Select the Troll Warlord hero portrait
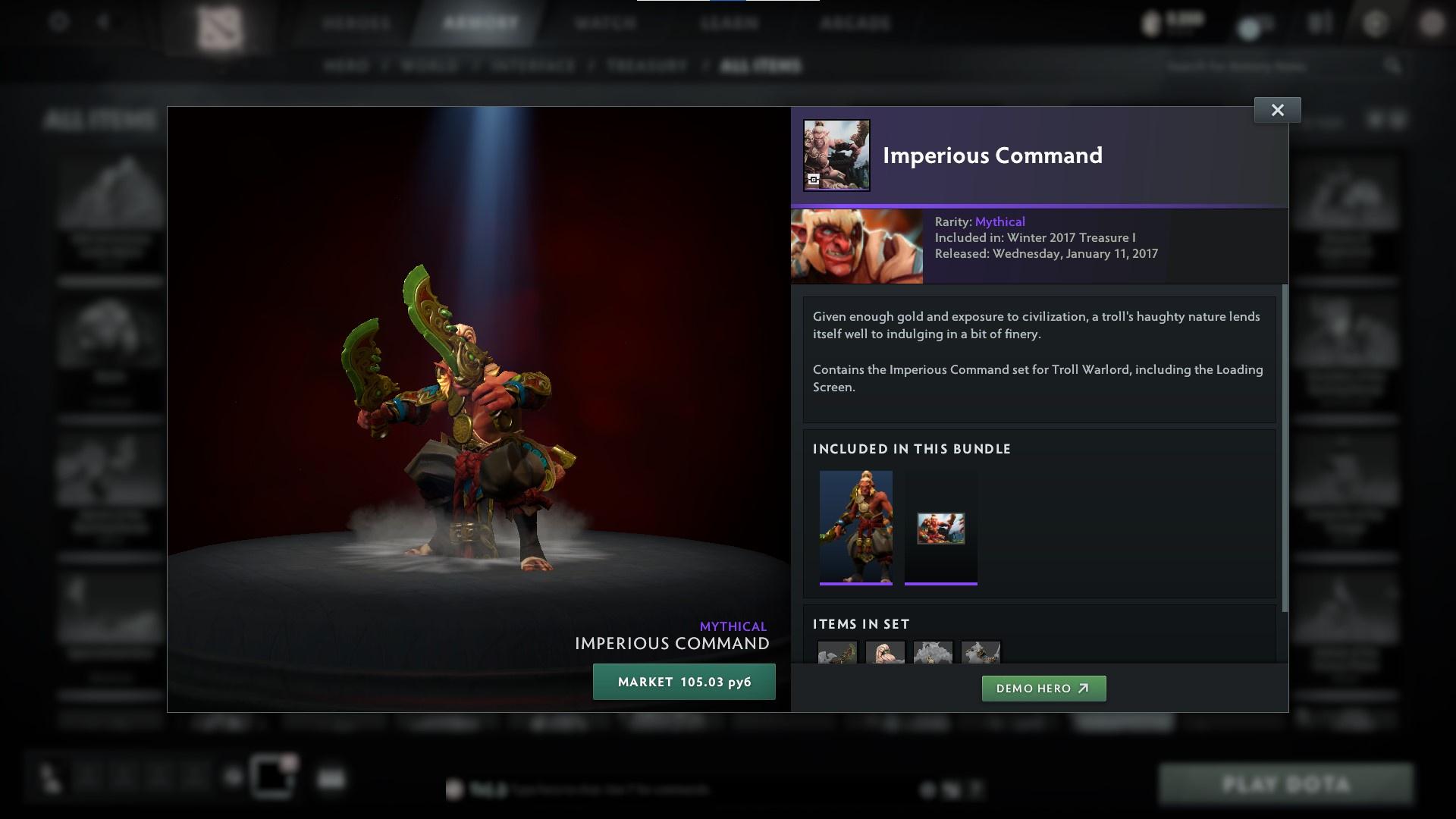1456x819 pixels. (x=857, y=246)
